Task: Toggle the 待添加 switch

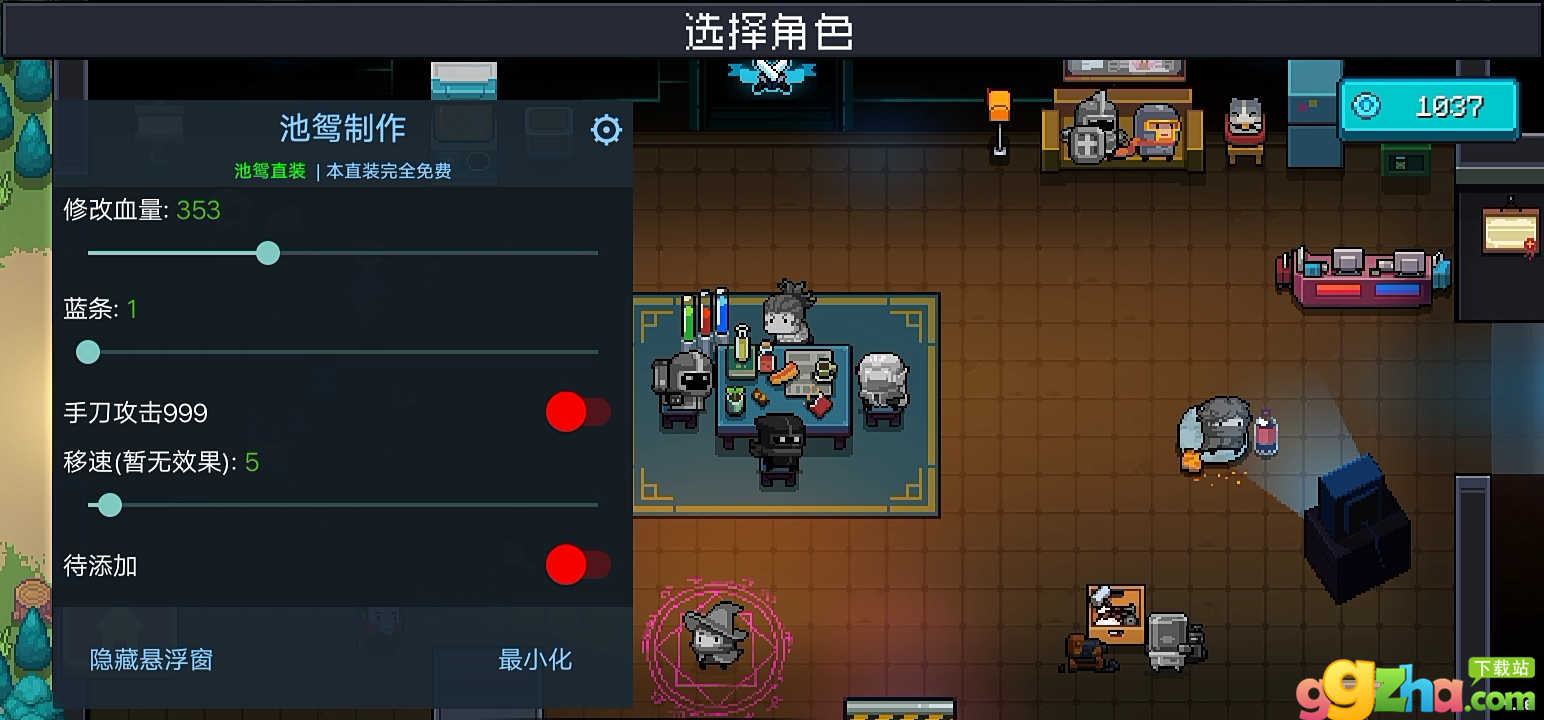Action: 577,565
